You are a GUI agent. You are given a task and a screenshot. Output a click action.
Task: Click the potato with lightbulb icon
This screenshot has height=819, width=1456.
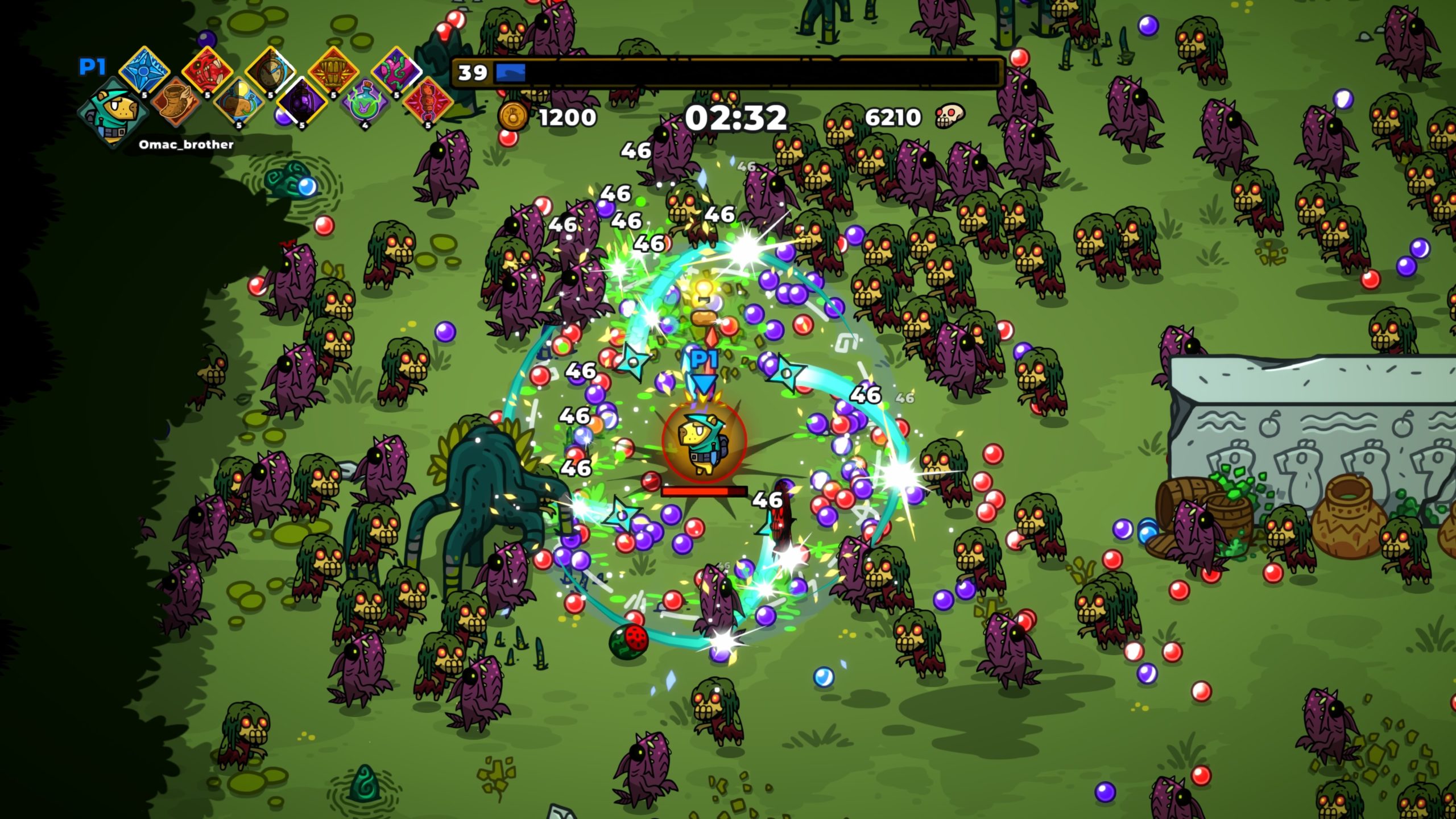click(239, 103)
